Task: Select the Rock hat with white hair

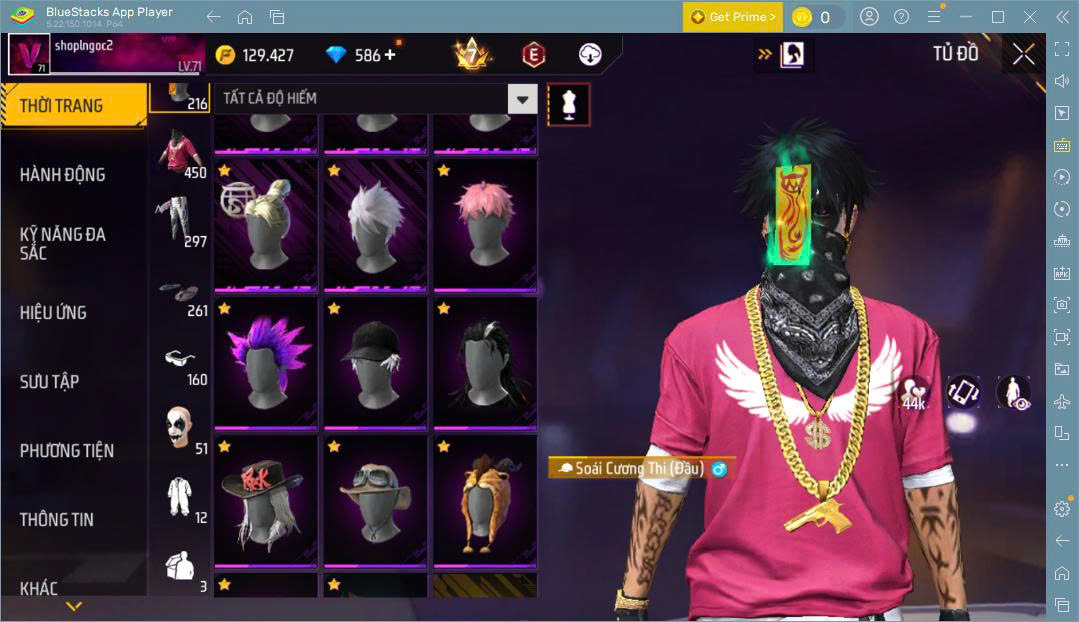Action: [265, 500]
